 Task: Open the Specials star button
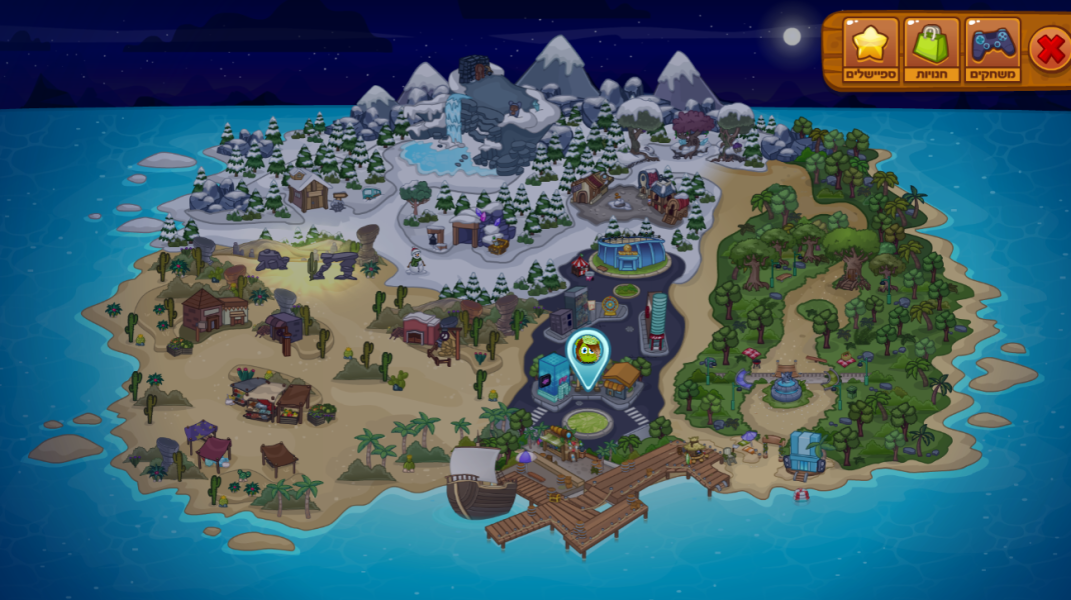pyautogui.click(x=870, y=50)
